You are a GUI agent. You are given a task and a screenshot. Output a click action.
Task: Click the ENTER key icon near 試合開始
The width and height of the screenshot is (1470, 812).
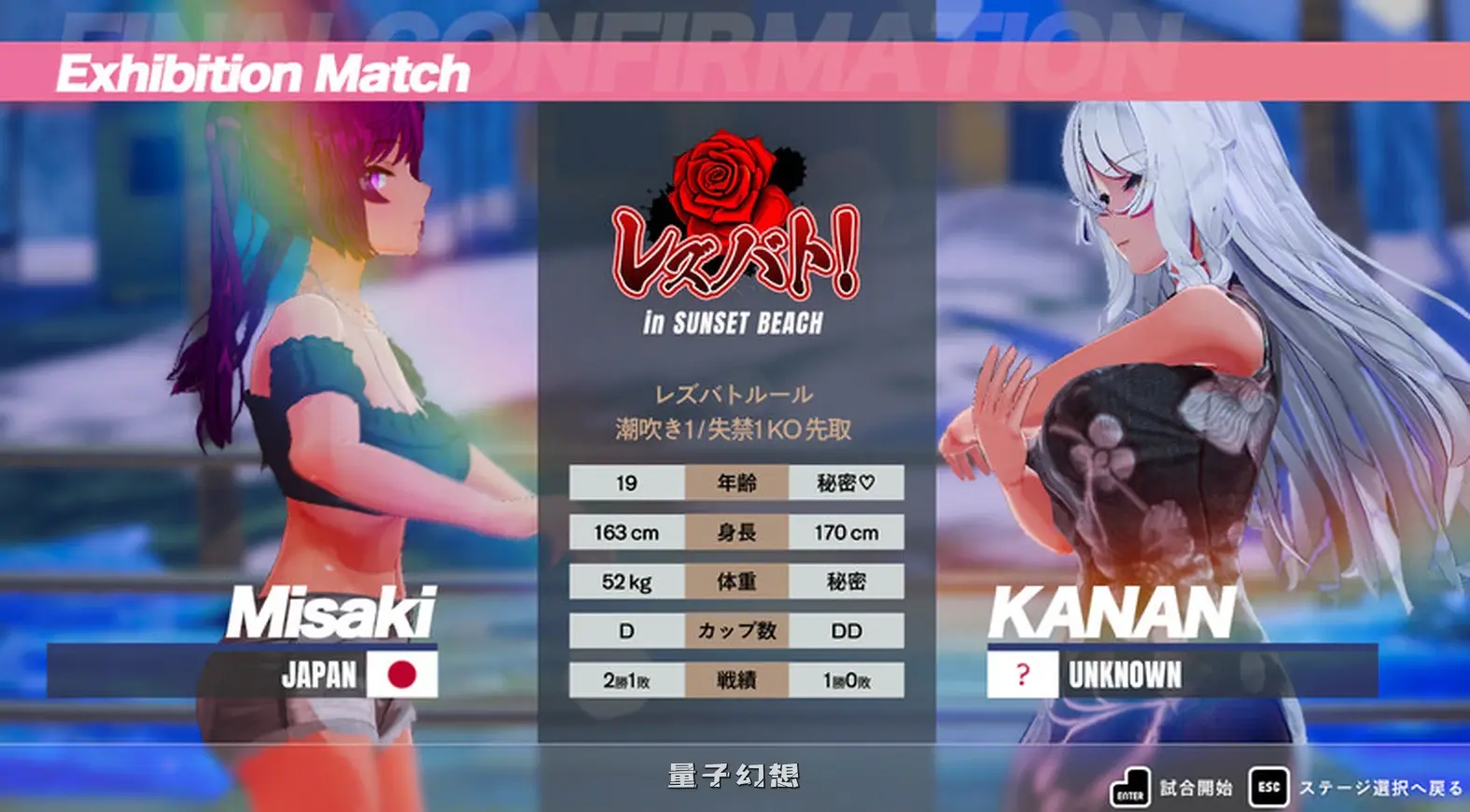(x=1132, y=787)
